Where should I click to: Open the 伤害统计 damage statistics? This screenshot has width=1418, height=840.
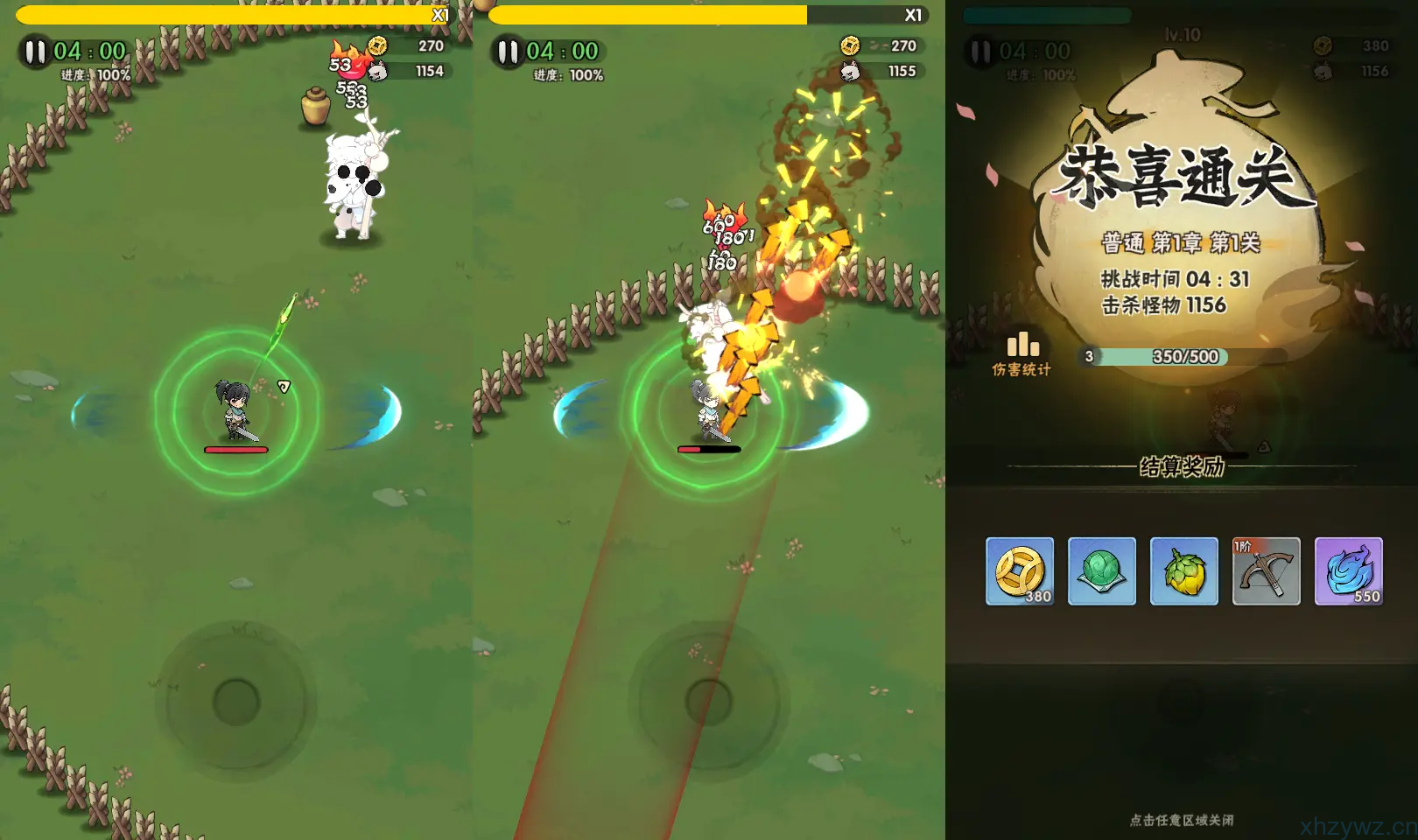point(1021,353)
